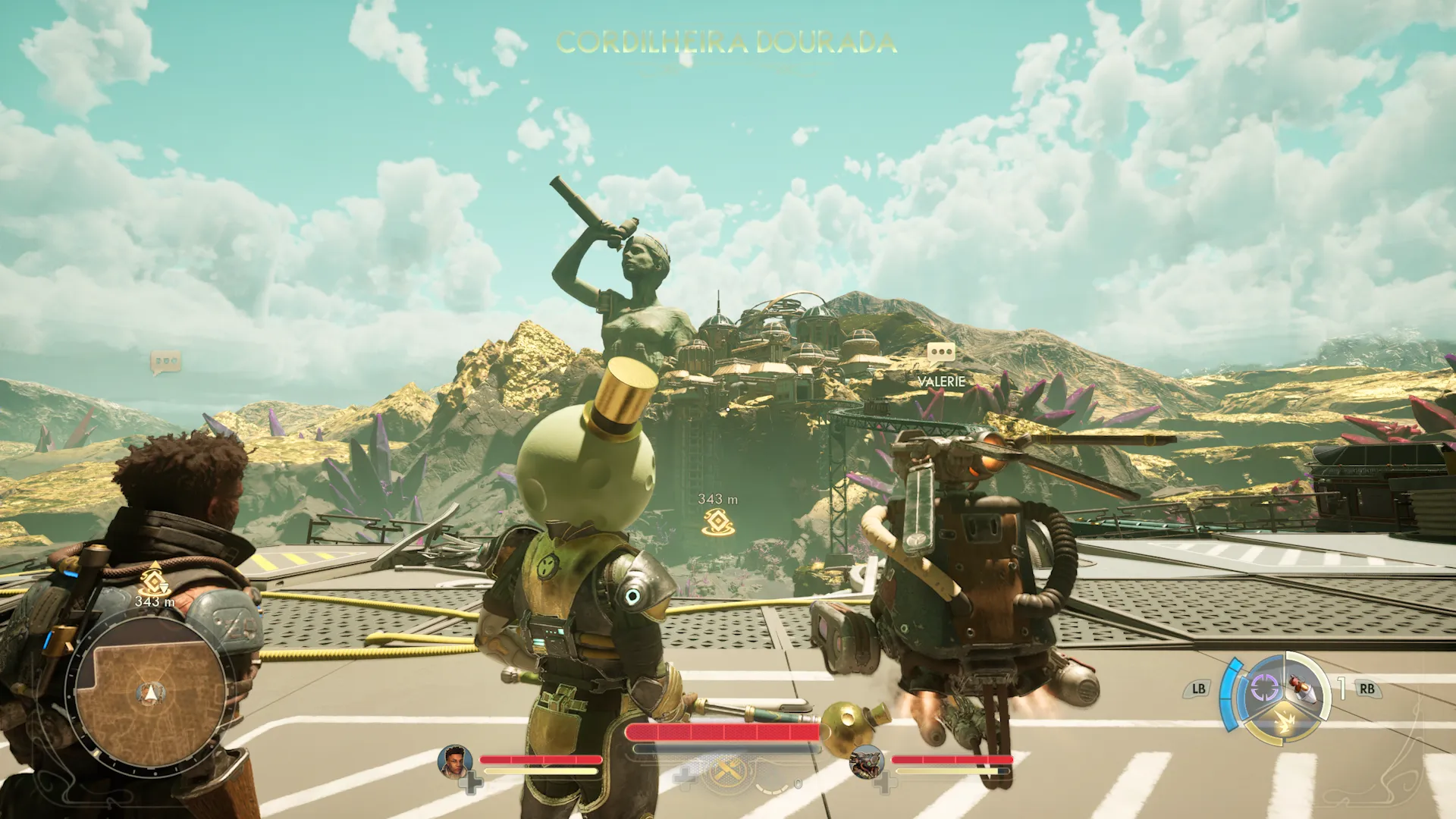
Task: Select the robot companion portrait
Action: click(x=866, y=761)
